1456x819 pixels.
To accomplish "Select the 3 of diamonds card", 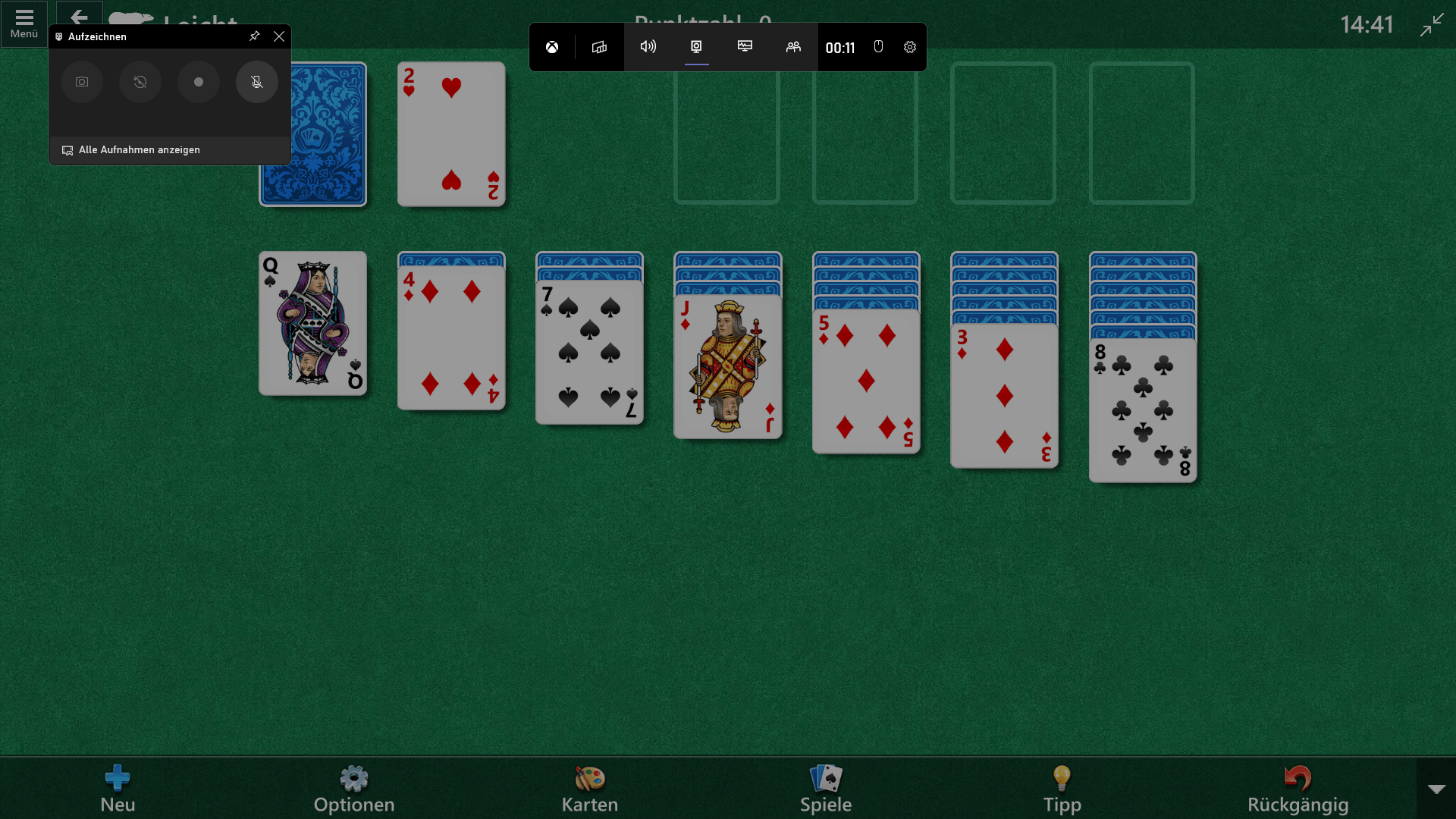I will point(1004,396).
